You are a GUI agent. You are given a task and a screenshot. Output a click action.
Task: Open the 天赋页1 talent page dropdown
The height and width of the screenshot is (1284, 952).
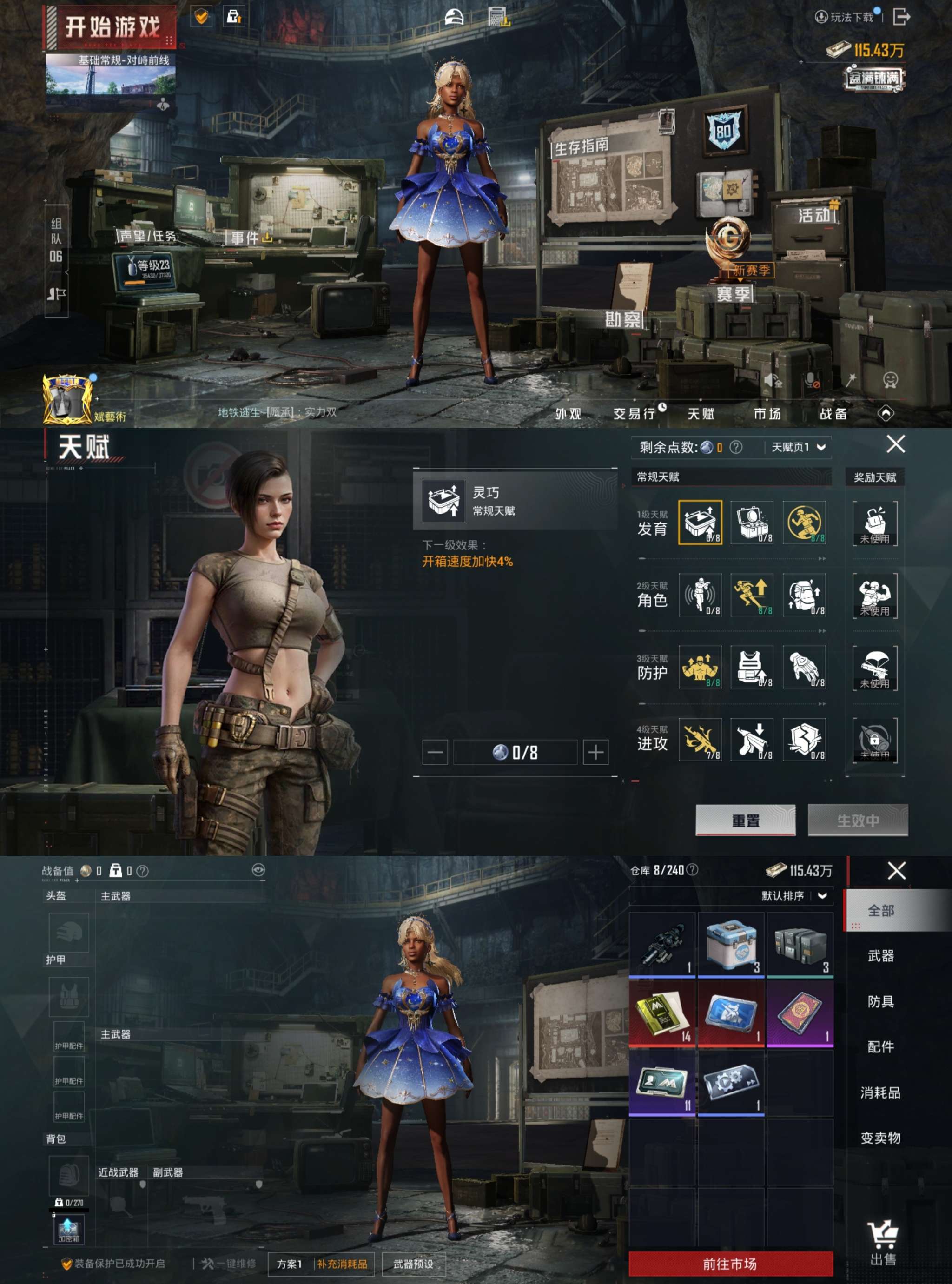coord(798,447)
